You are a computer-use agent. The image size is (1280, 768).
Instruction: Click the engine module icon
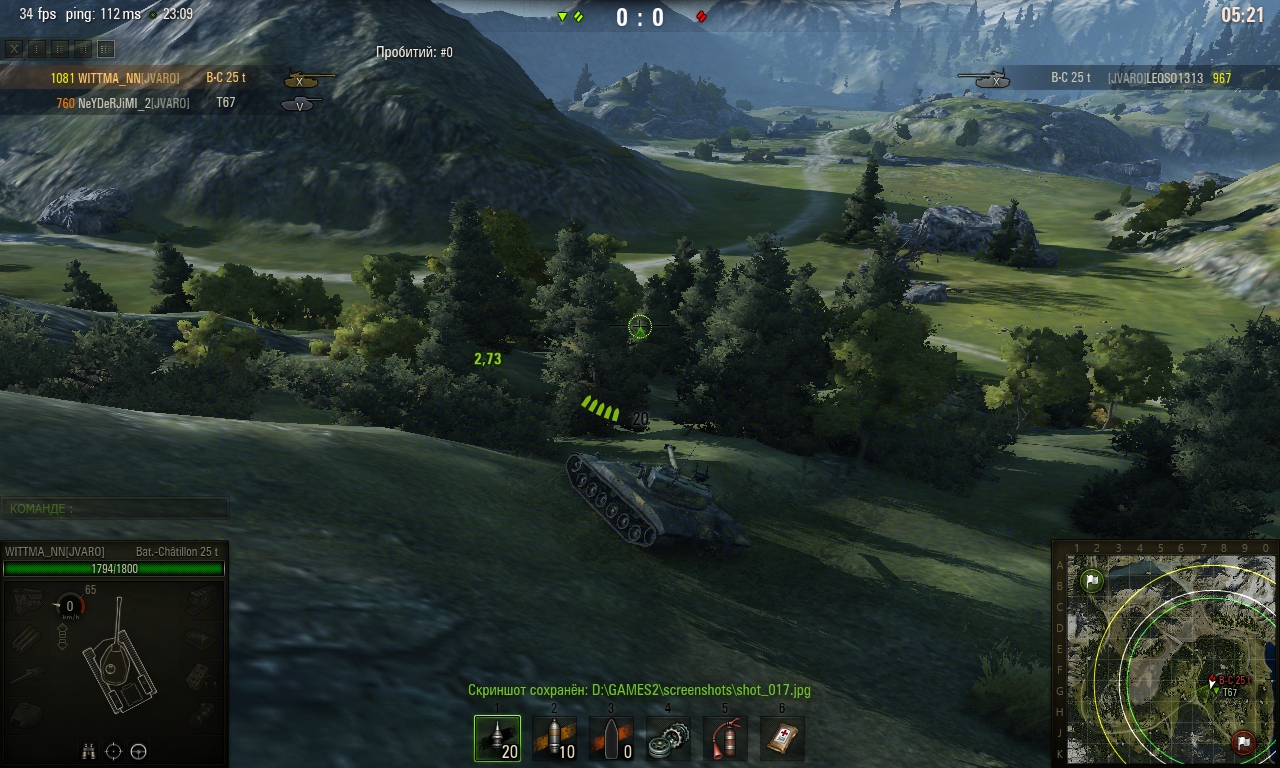coord(27,601)
